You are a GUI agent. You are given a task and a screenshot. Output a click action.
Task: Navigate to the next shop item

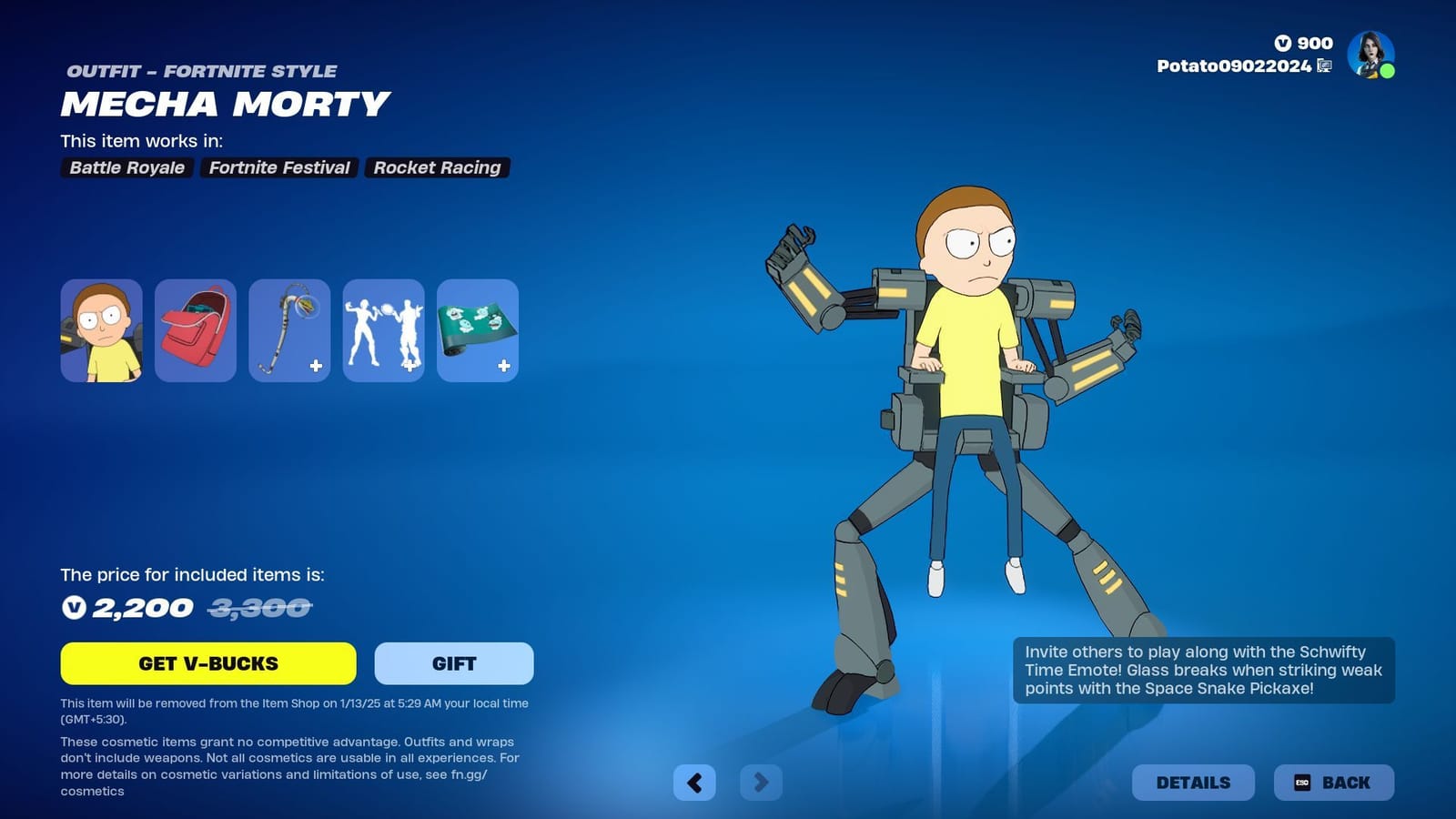(x=763, y=783)
